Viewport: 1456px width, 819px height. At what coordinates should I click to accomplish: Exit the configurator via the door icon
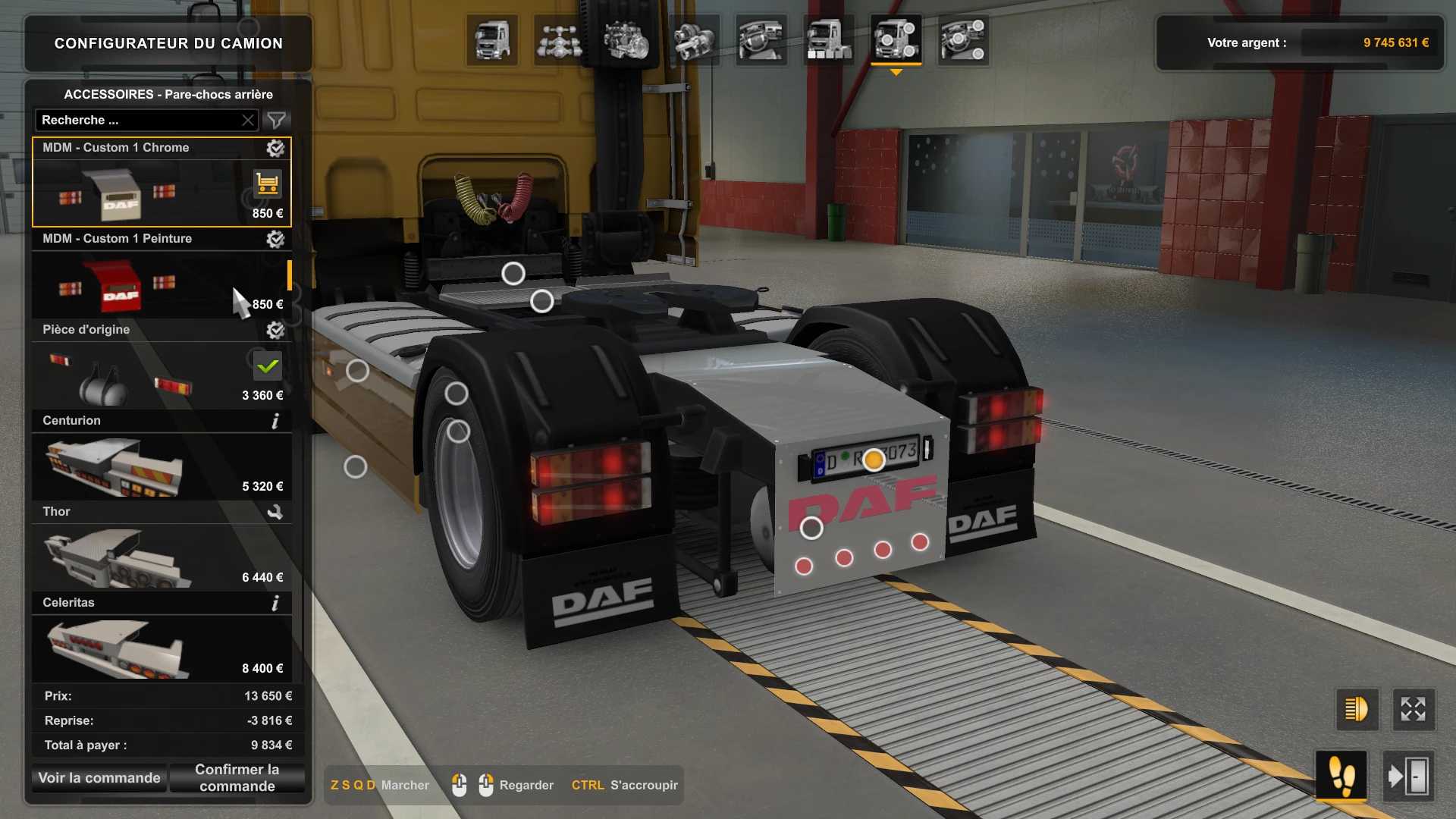coord(1408,777)
